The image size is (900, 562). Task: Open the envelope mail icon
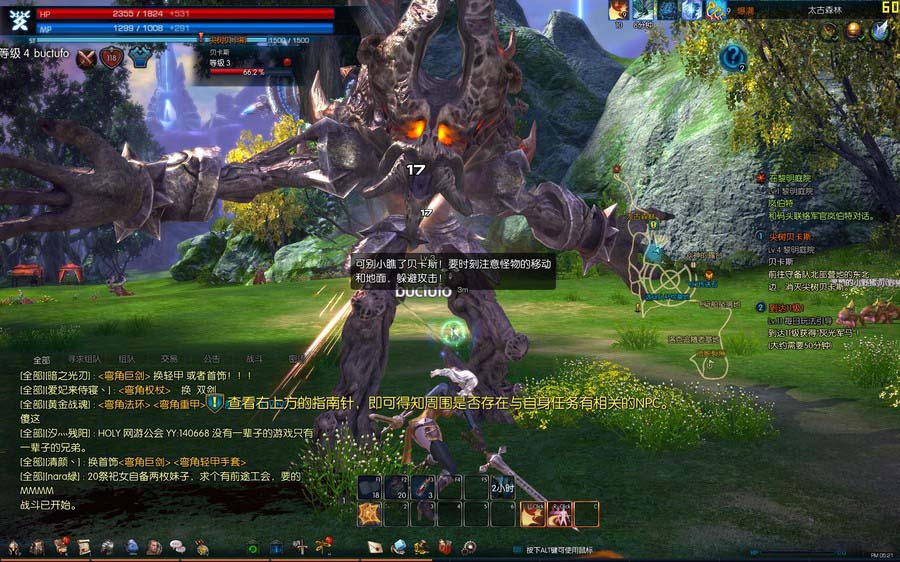375,547
